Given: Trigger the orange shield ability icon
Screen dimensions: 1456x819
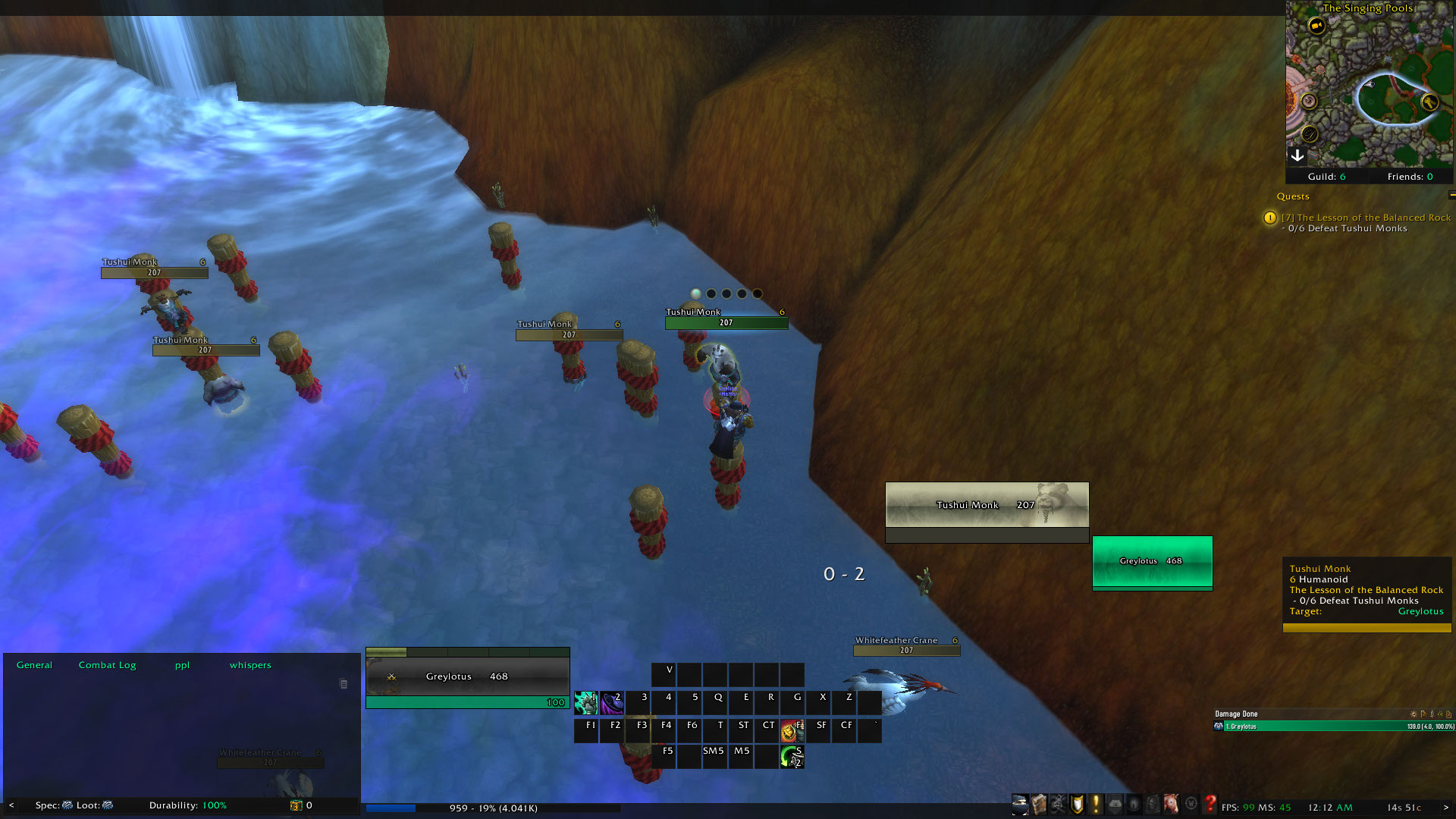Looking at the screenshot, I should (792, 730).
